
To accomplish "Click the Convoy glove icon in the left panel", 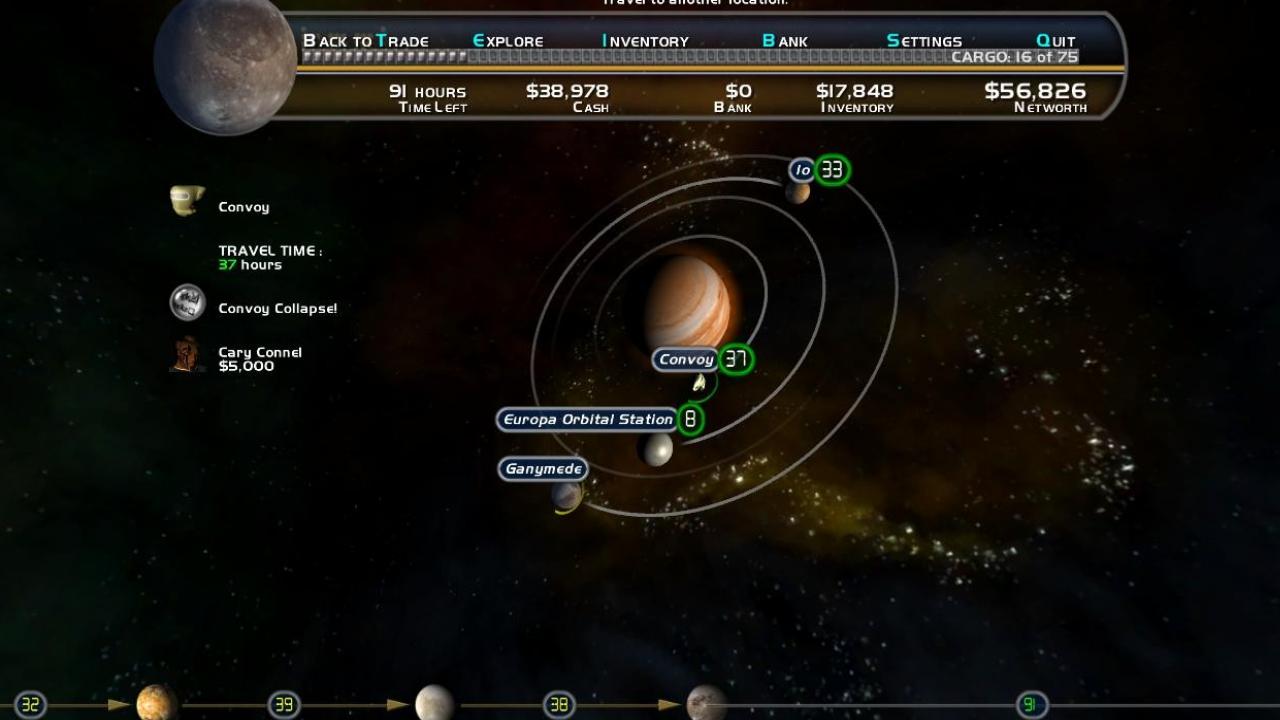I will pyautogui.click(x=188, y=200).
